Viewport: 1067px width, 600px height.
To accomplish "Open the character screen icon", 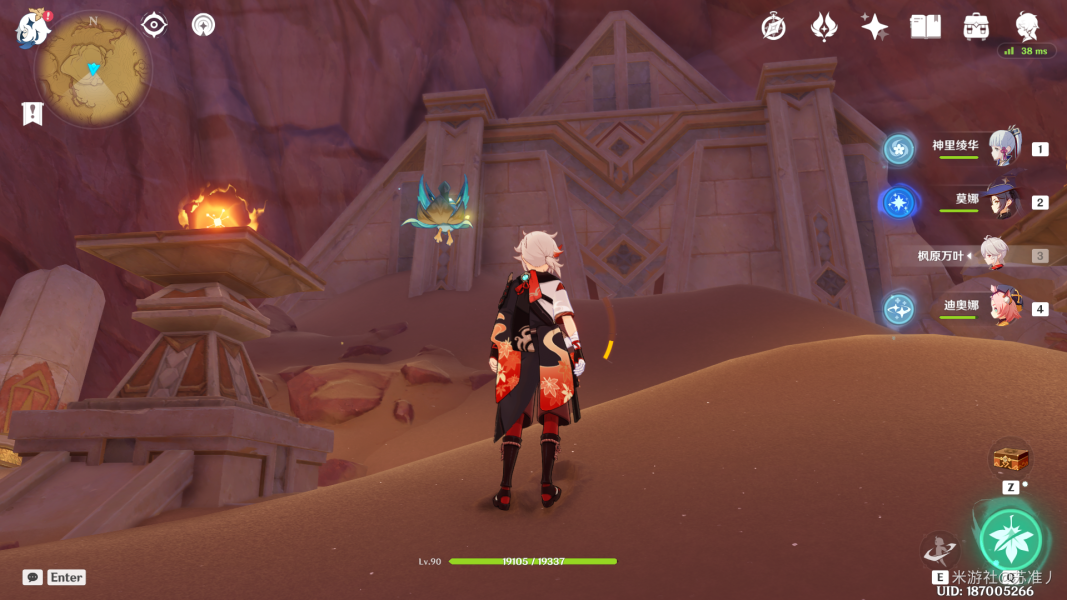I will click(1027, 27).
